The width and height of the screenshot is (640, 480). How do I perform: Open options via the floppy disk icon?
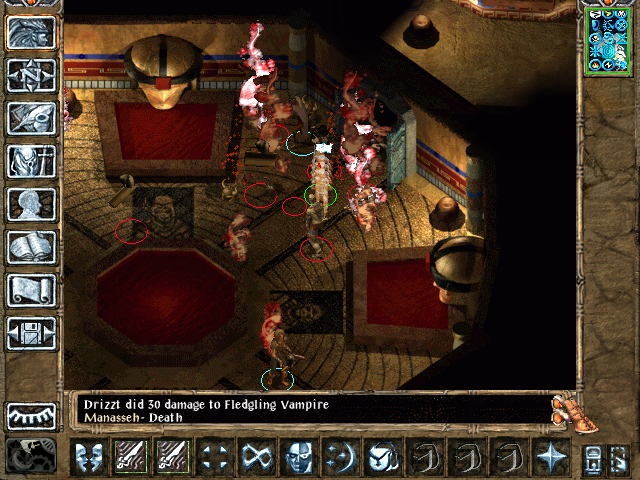tap(31, 333)
